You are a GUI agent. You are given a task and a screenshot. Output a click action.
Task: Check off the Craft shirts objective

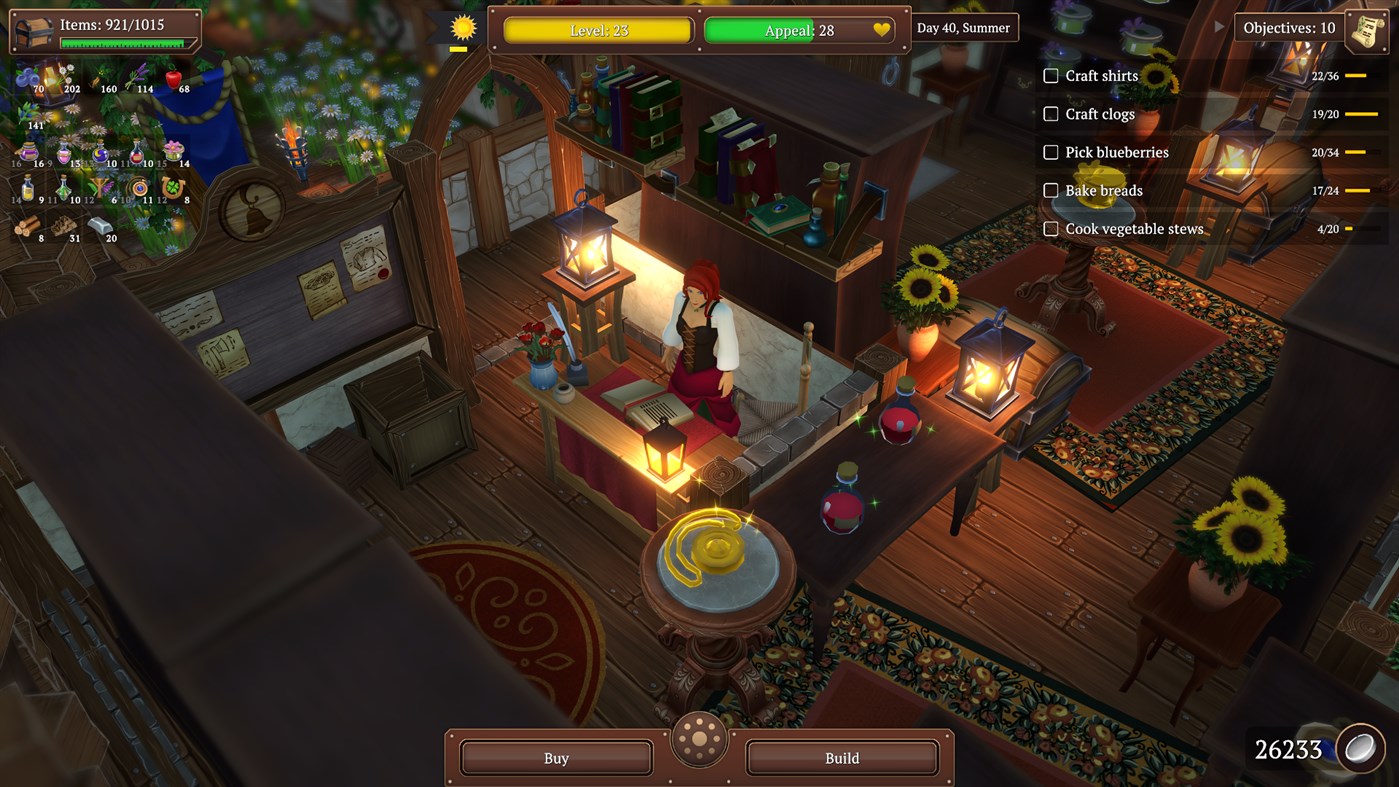pos(1051,76)
